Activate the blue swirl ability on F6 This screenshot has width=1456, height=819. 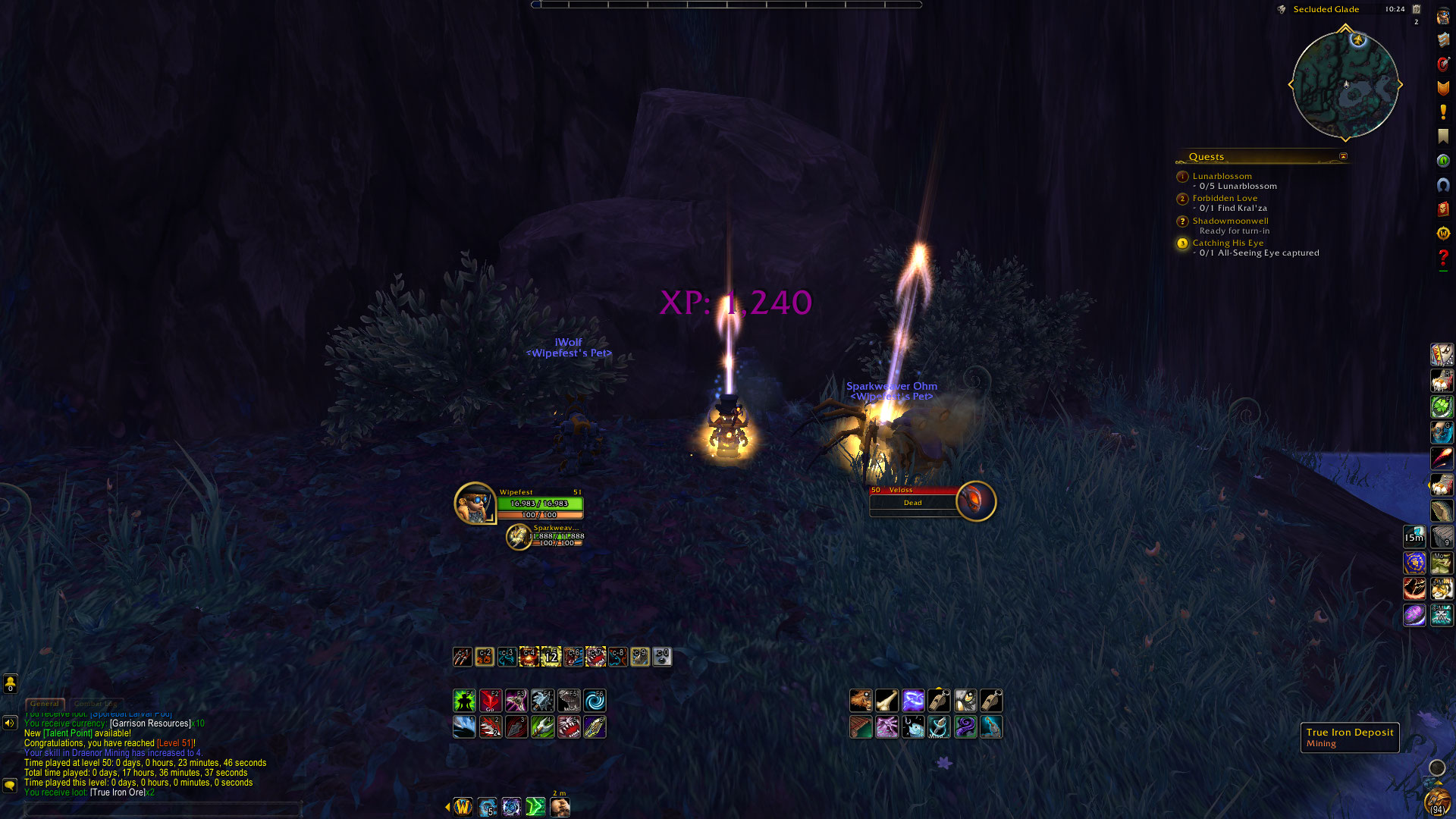pyautogui.click(x=595, y=701)
